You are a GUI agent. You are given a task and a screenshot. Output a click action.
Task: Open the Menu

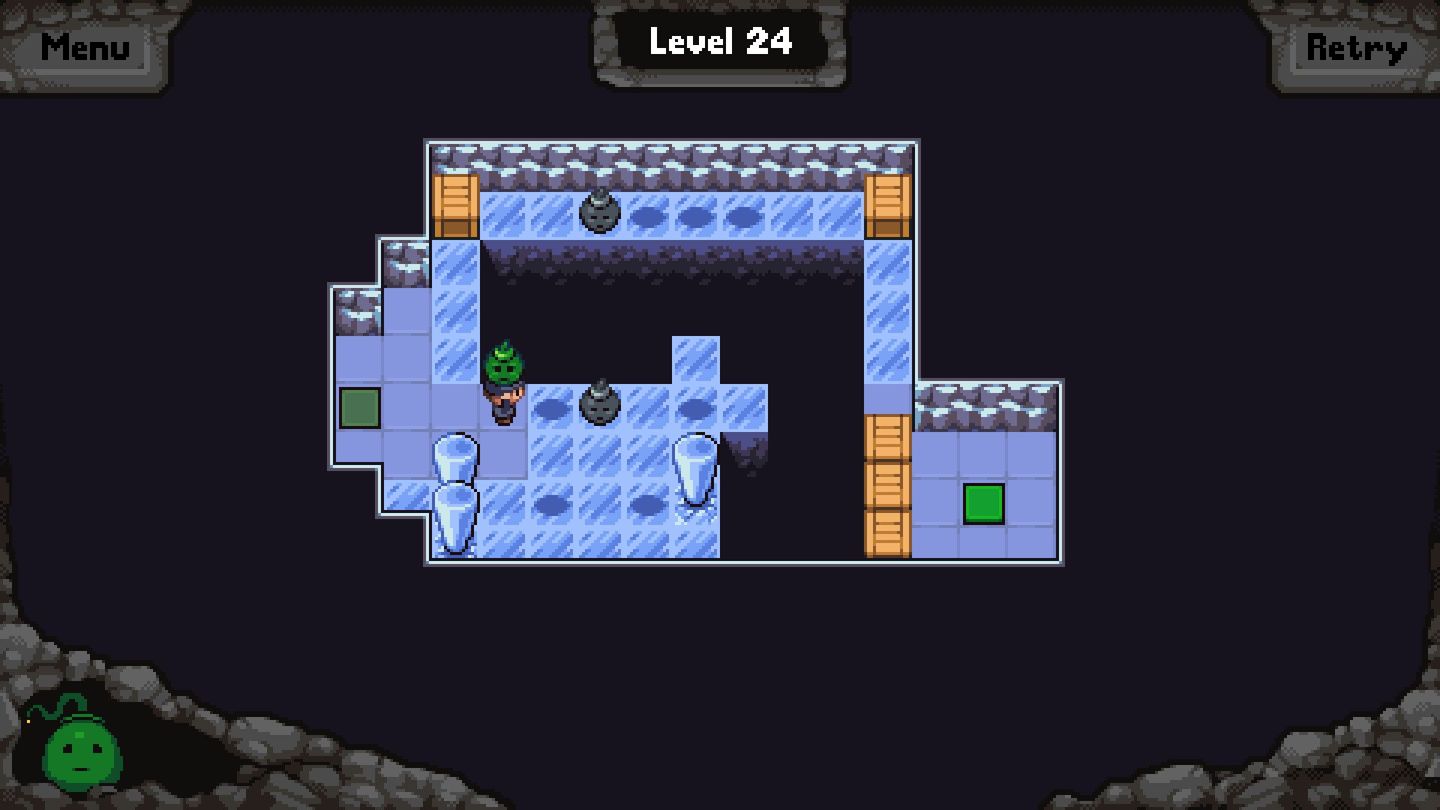(x=85, y=47)
